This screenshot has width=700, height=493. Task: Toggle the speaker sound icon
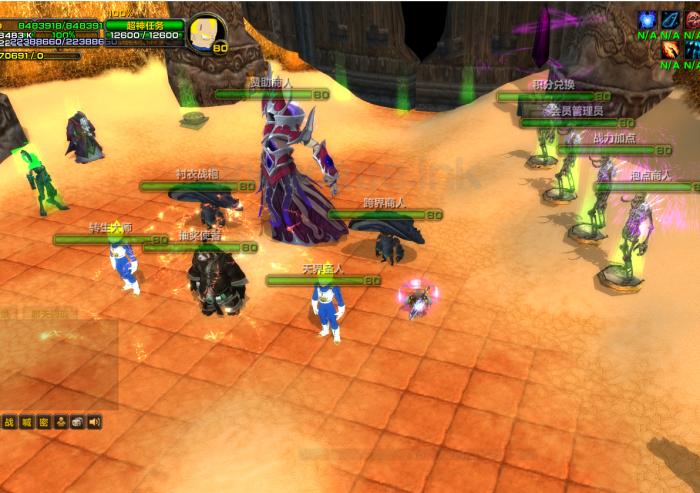point(94,422)
